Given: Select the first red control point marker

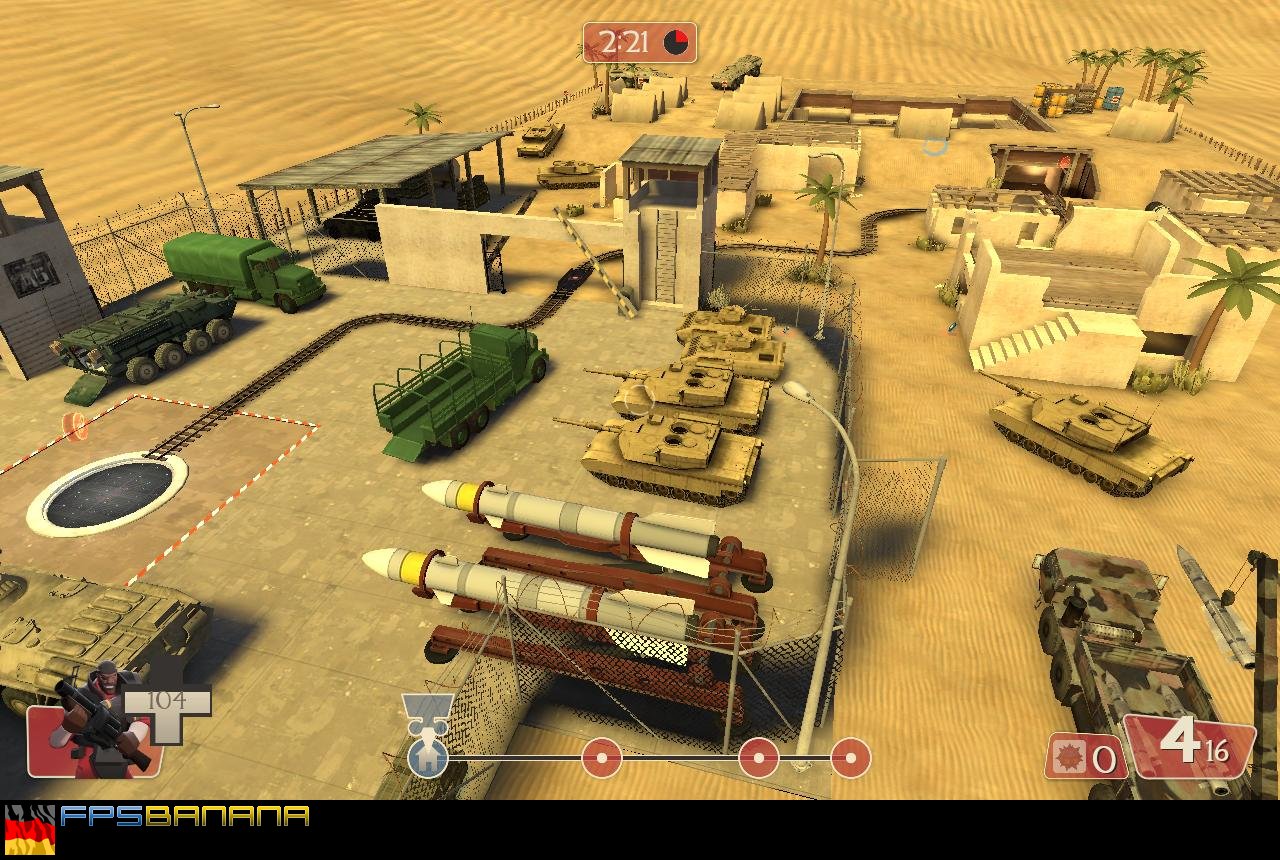Looking at the screenshot, I should [x=600, y=757].
